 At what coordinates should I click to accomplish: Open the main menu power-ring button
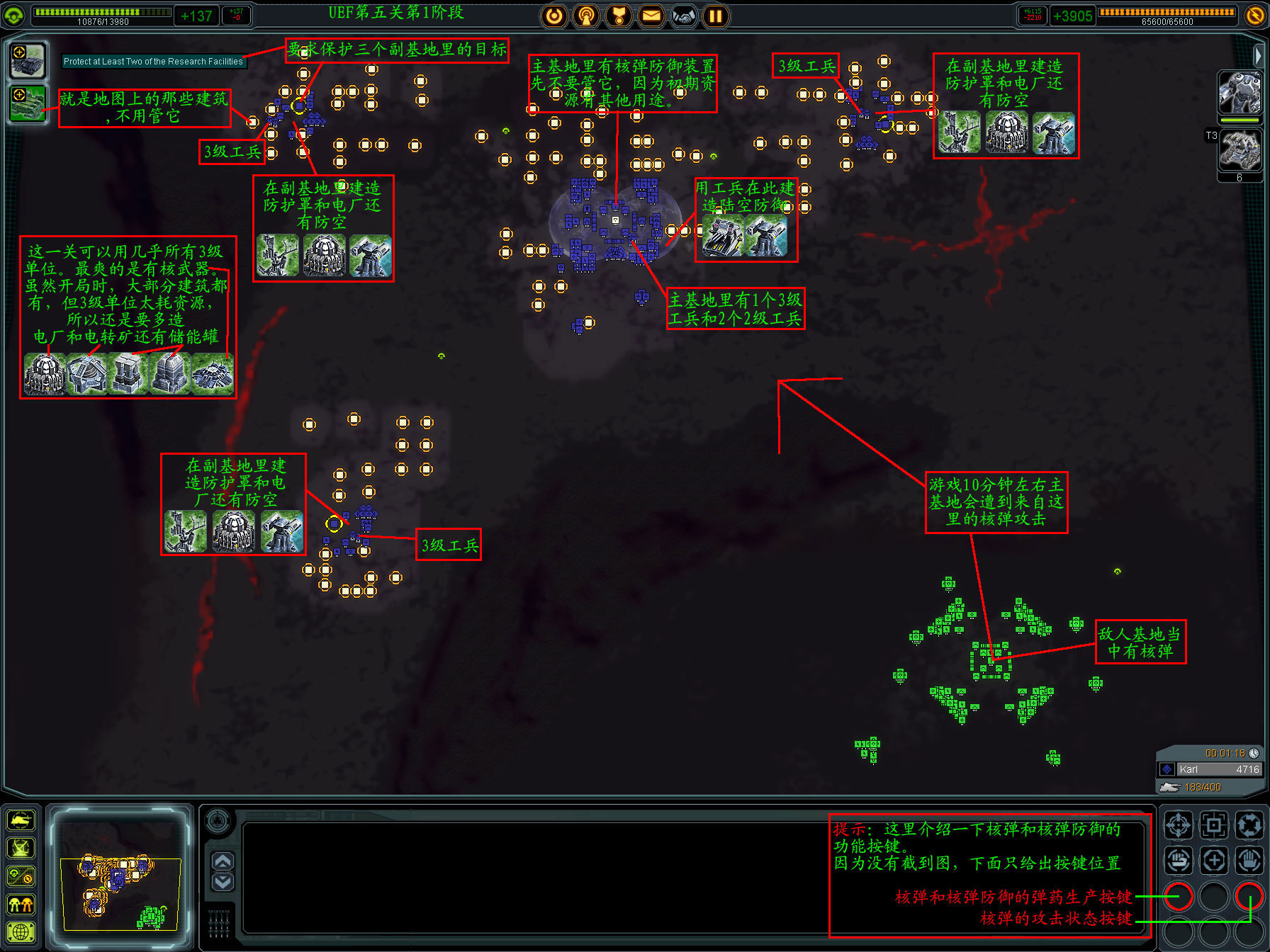554,16
